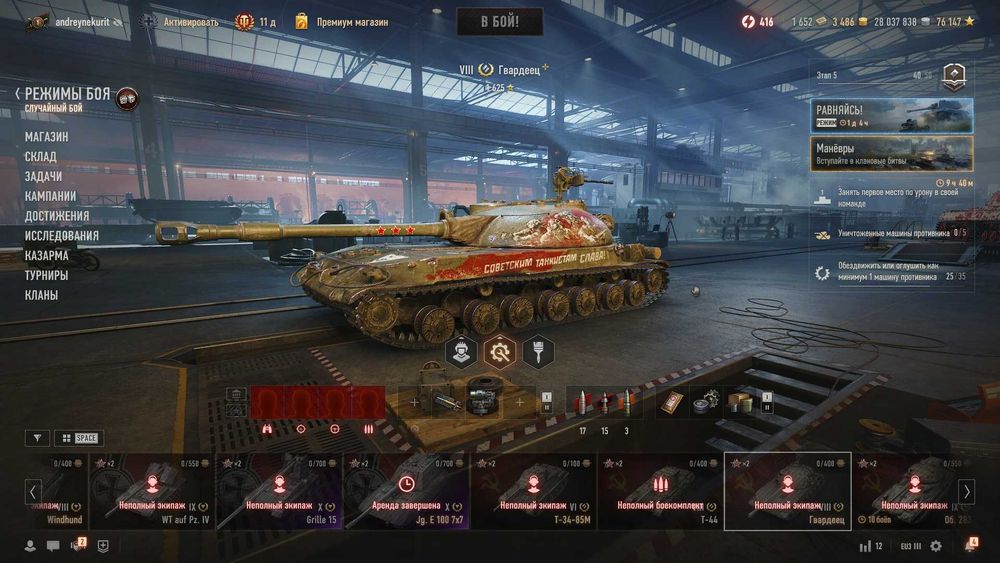Open the Магазин menu entry
1000x563 pixels.
pos(47,137)
